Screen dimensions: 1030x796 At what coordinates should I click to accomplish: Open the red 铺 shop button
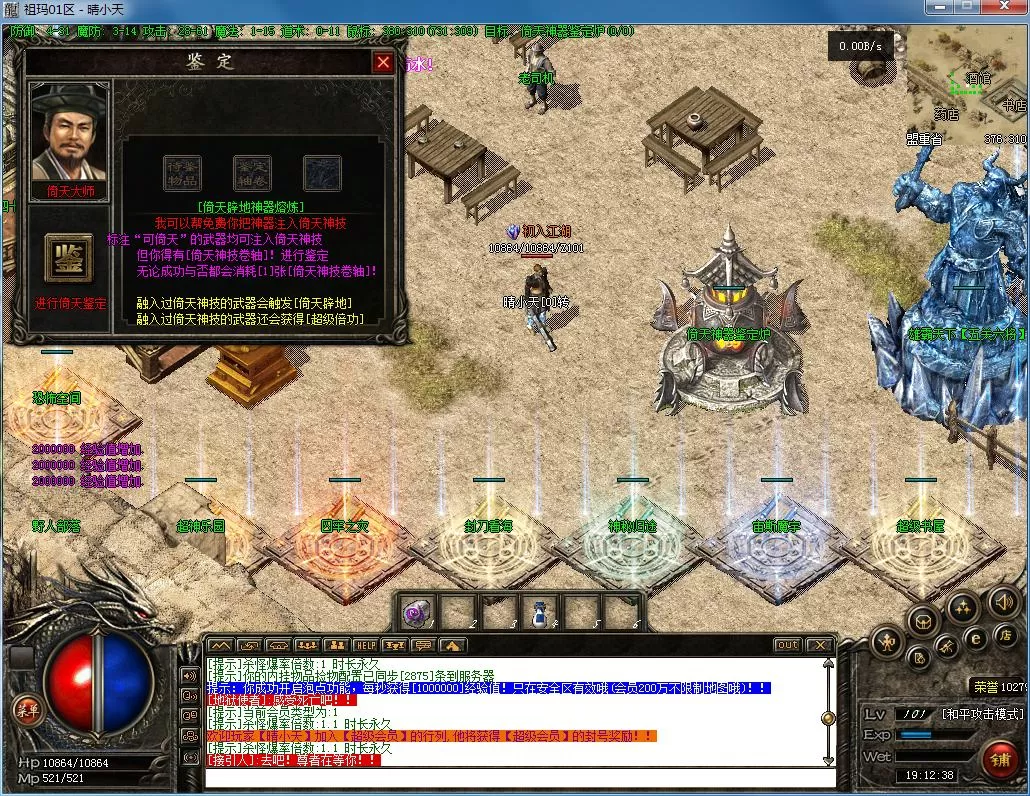pos(998,759)
